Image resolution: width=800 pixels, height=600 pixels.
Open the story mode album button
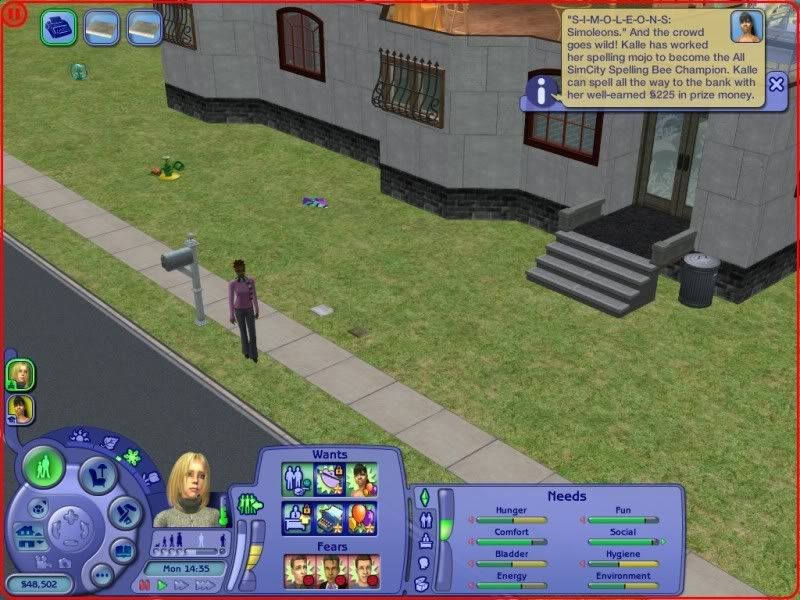point(122,550)
